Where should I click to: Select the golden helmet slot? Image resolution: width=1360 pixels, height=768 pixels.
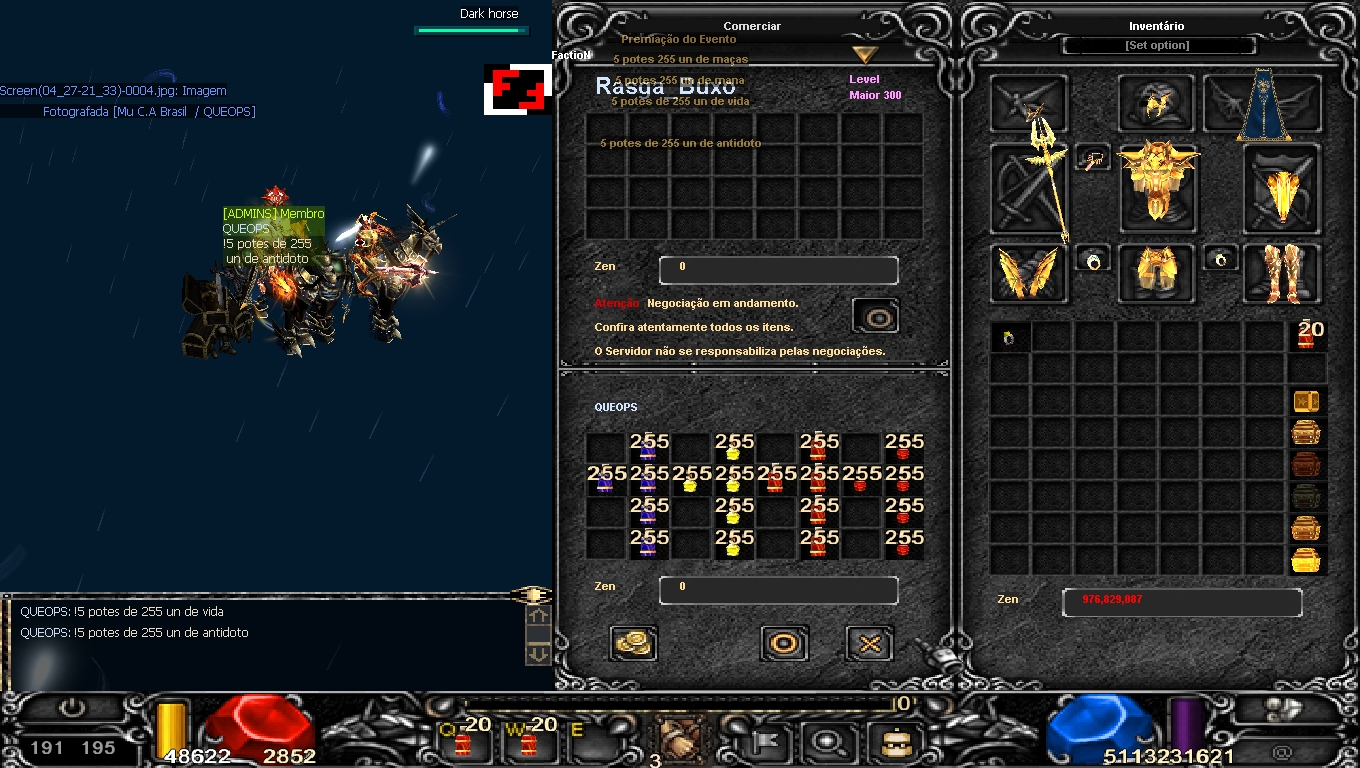pos(1156,102)
